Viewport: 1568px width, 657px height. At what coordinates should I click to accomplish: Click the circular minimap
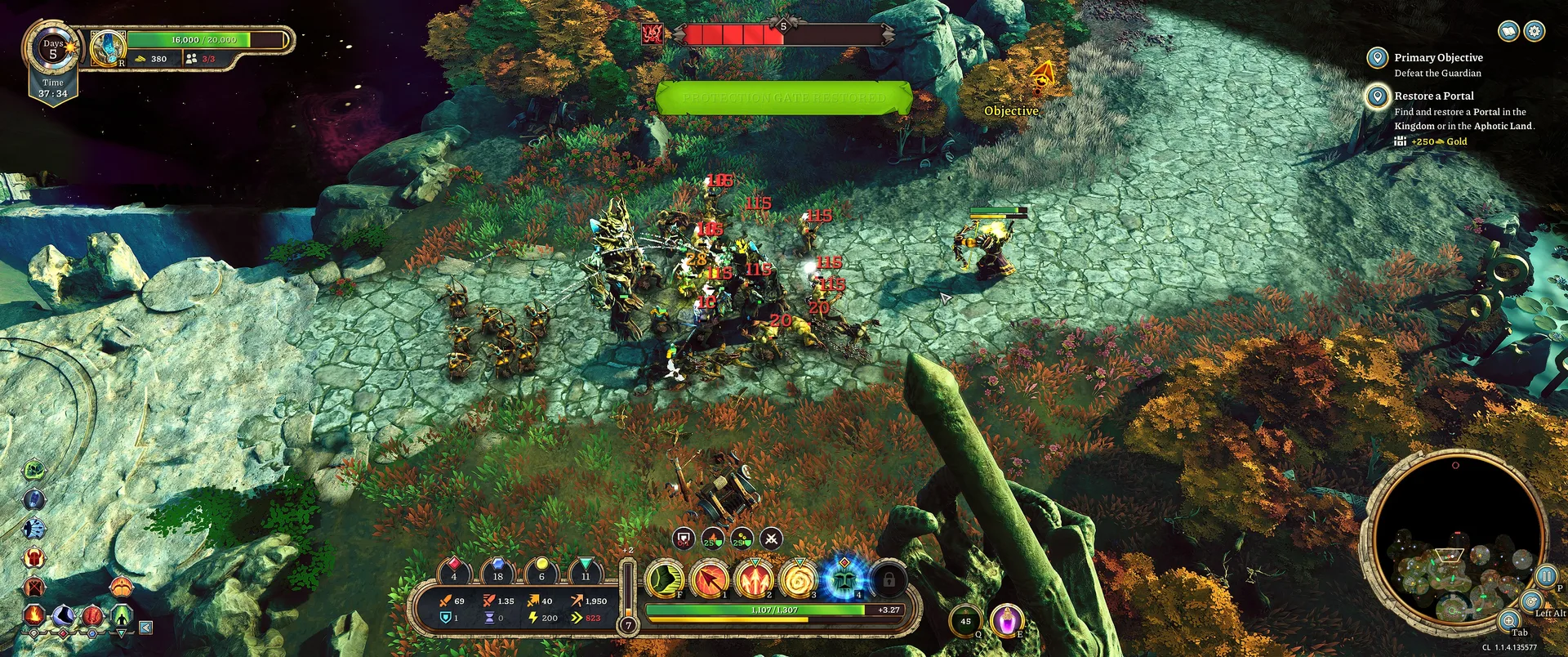pos(1454,541)
